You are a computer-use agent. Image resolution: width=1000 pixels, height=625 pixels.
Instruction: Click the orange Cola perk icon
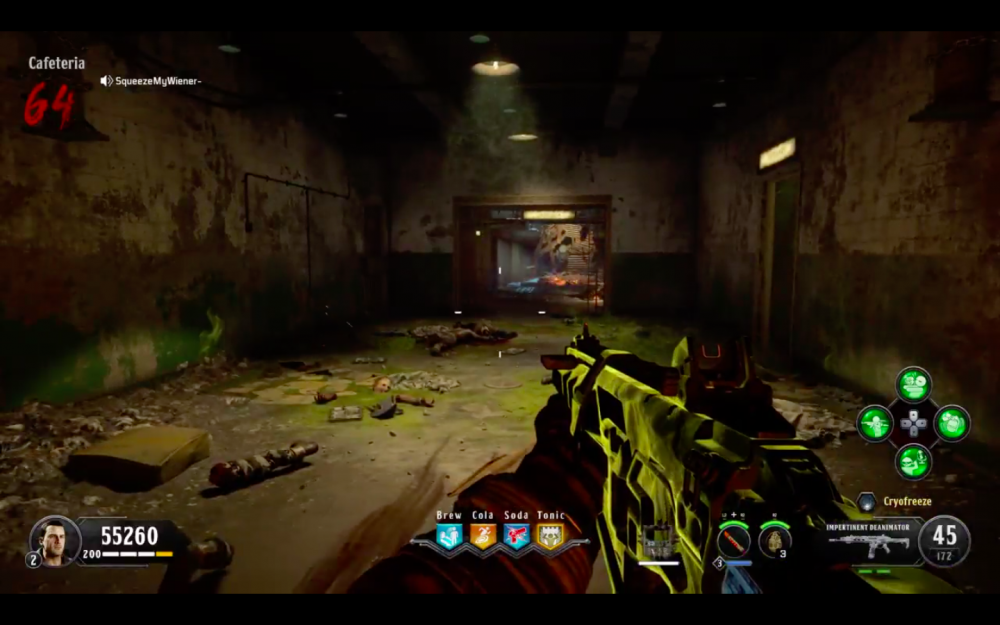click(482, 537)
